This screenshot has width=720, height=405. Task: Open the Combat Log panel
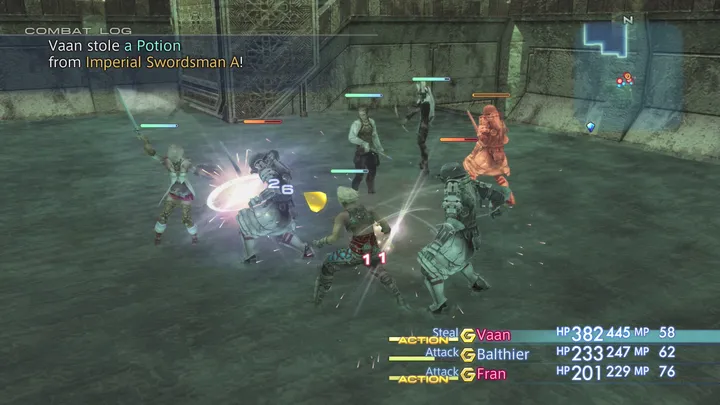(x=60, y=32)
